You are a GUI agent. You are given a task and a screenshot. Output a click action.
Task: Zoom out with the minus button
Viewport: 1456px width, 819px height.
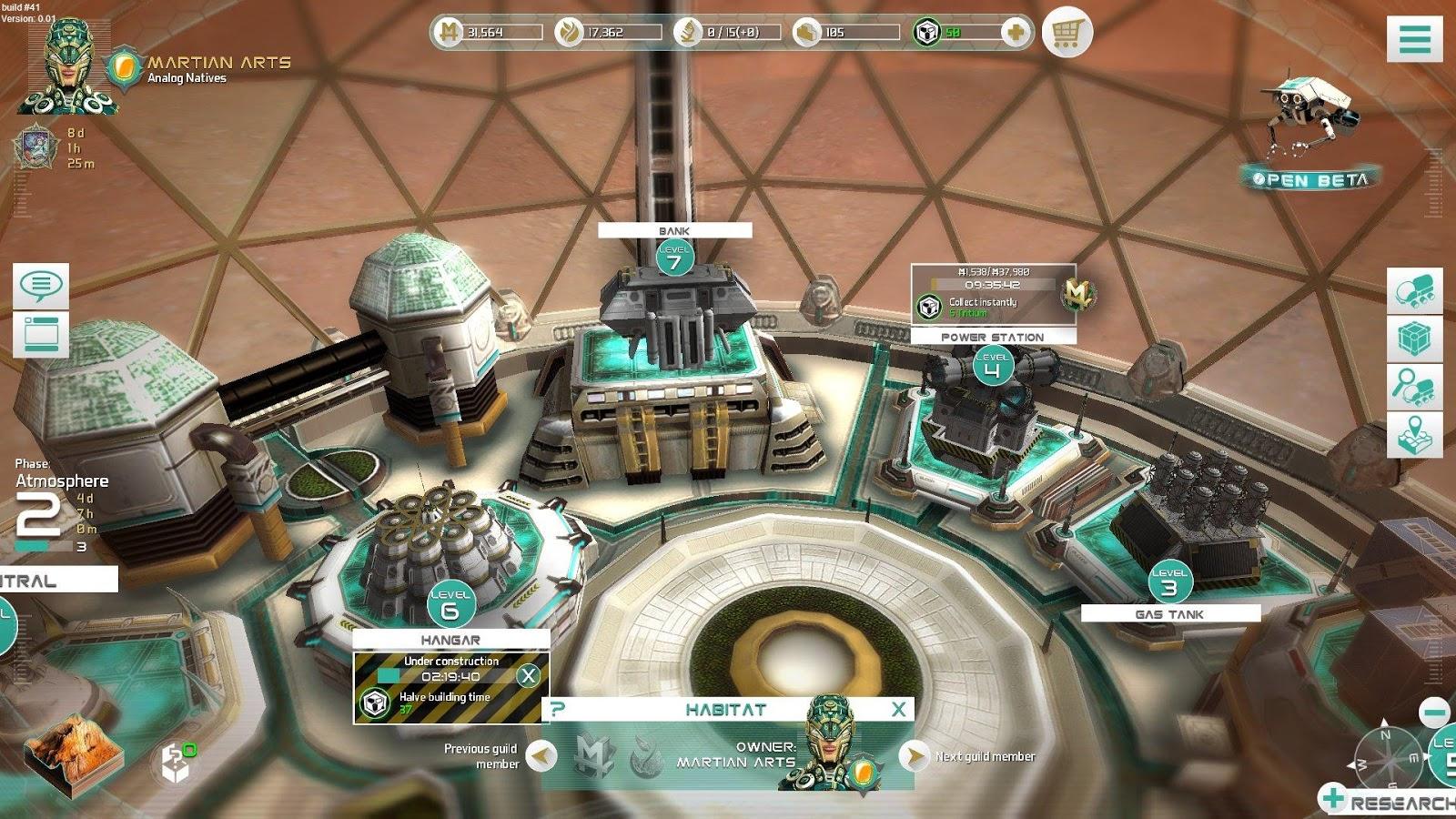coord(1434,713)
